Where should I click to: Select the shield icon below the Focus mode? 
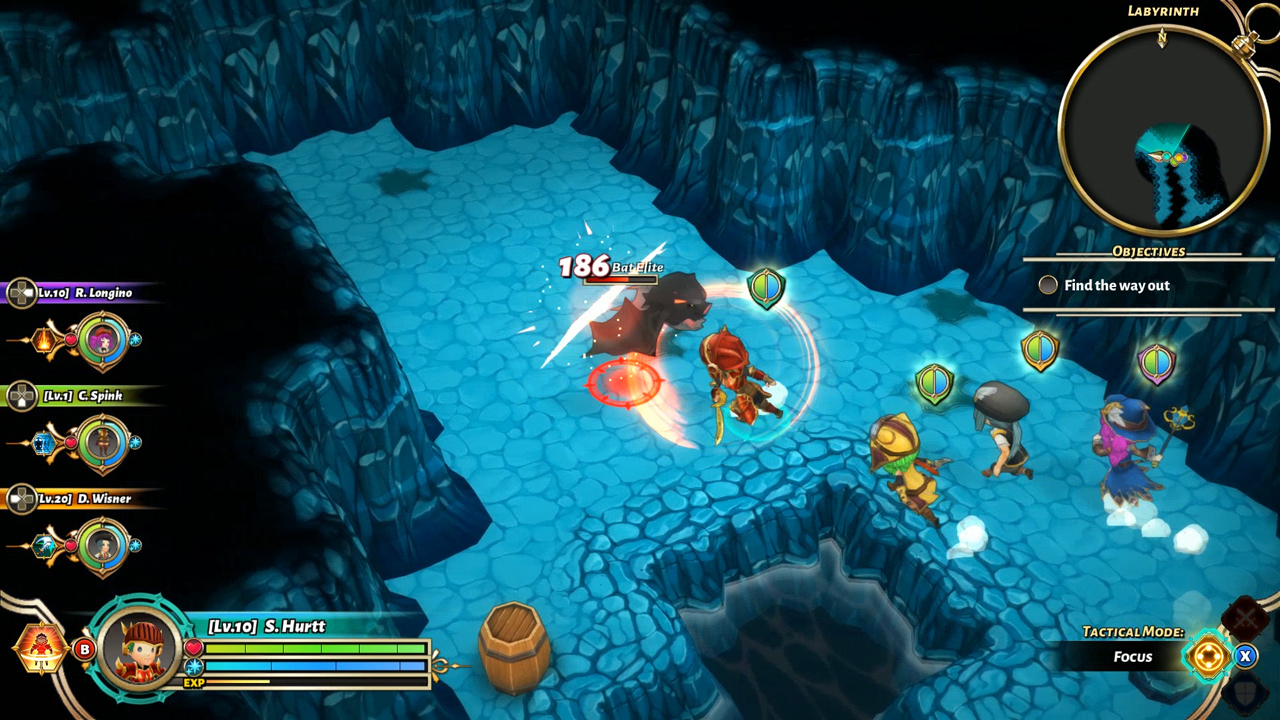point(1243,694)
